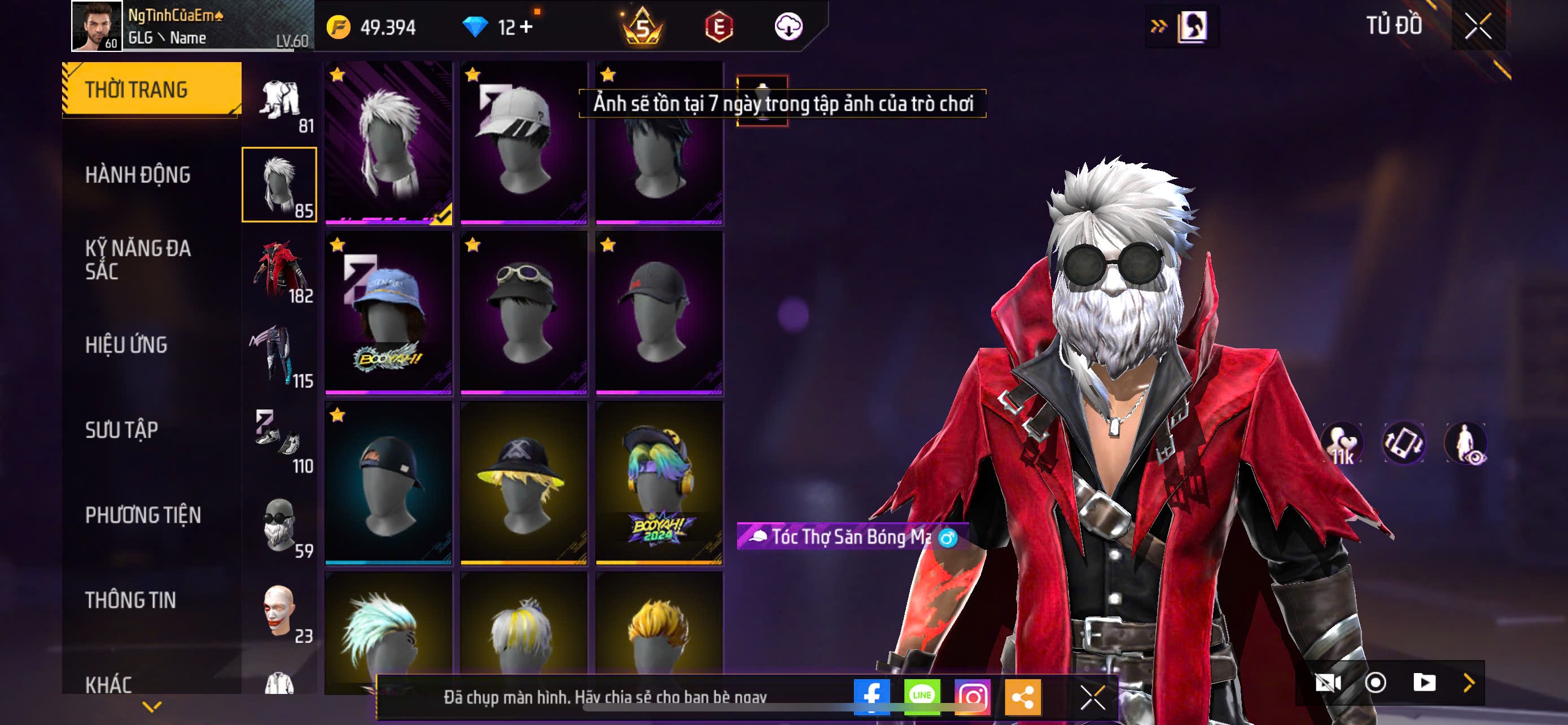
Task: Select the Hiệu Ứng tab
Action: (x=126, y=344)
